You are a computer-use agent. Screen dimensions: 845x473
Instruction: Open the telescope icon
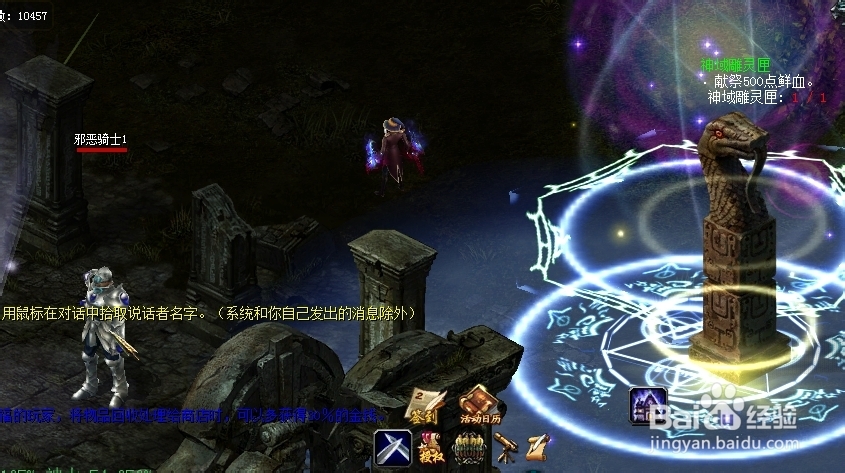tap(505, 446)
